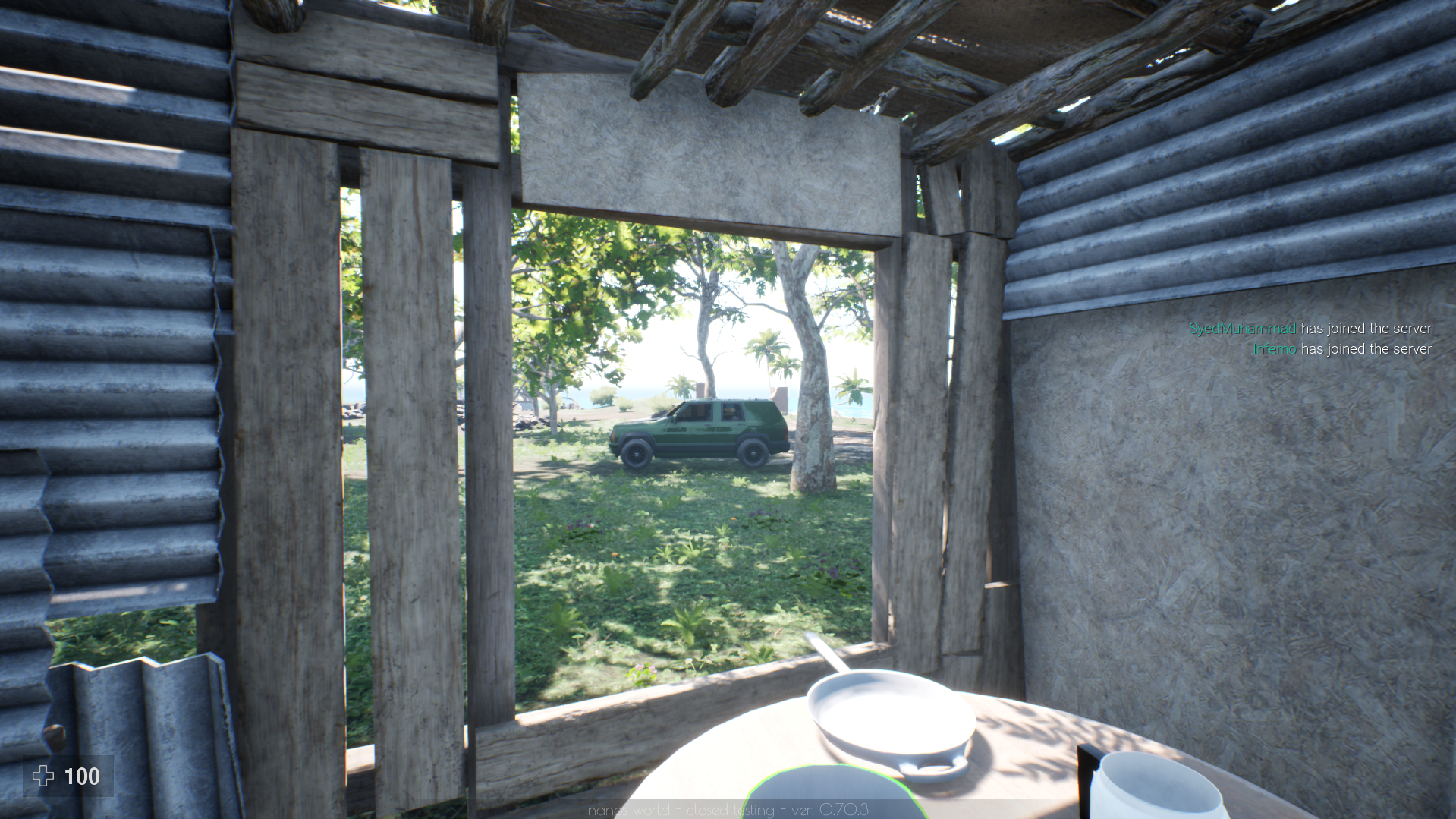Click the version text ver. 0.70.3
Viewport: 1456px width, 819px height.
point(831,810)
